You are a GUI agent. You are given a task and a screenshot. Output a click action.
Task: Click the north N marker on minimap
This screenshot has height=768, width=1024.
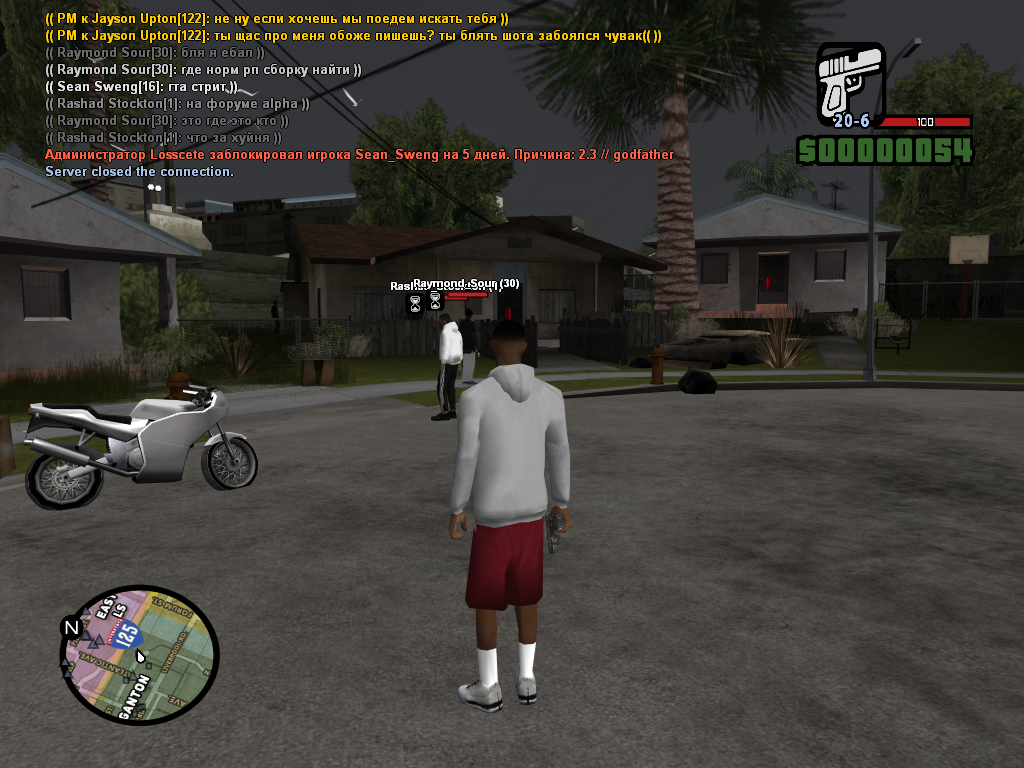pyautogui.click(x=71, y=628)
